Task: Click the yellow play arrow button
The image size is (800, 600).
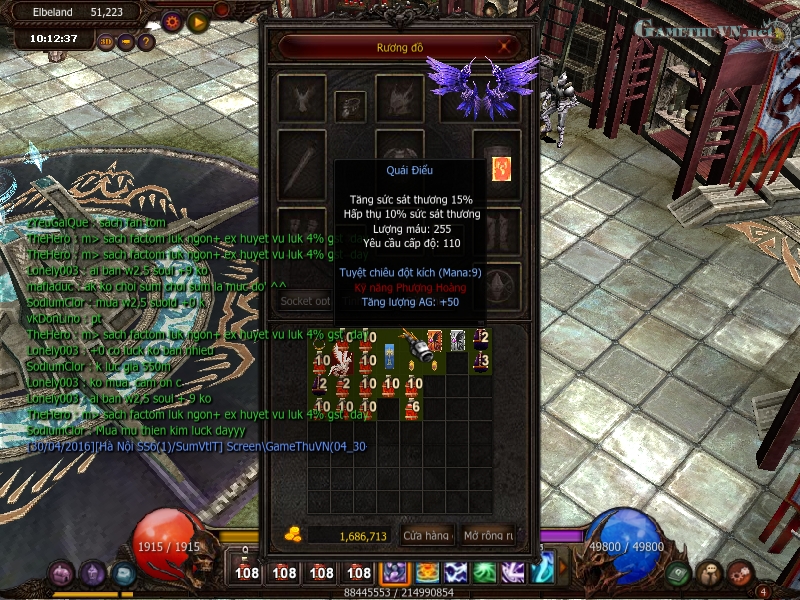Action: coord(198,21)
